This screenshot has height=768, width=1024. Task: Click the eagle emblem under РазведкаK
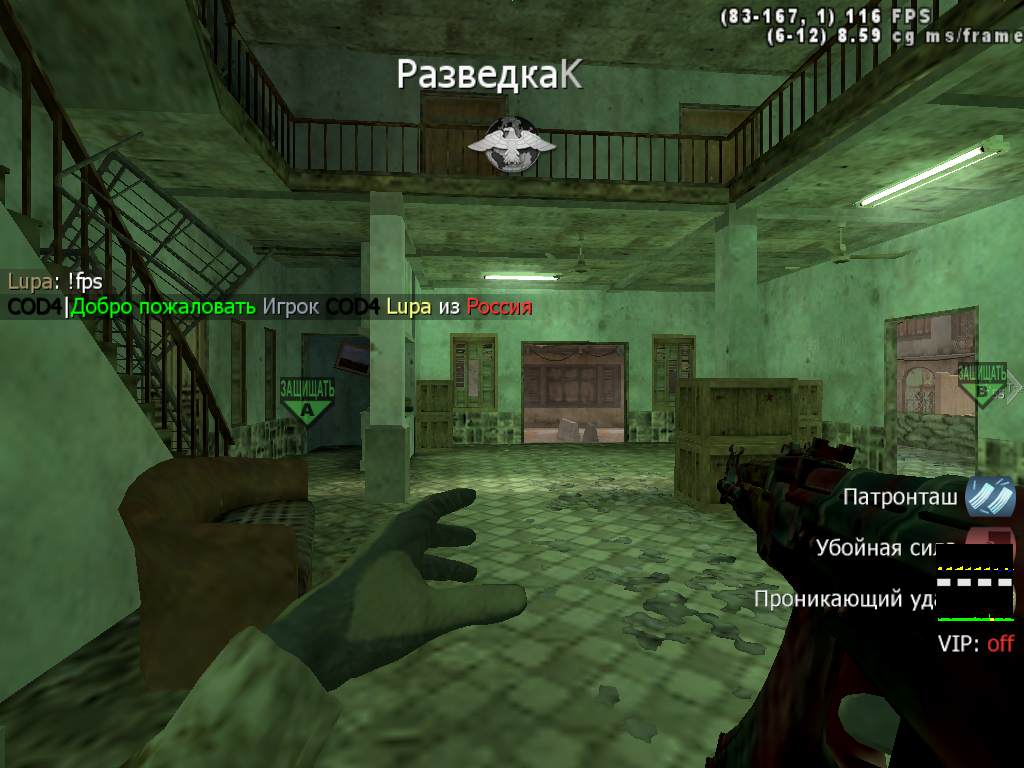tap(511, 145)
